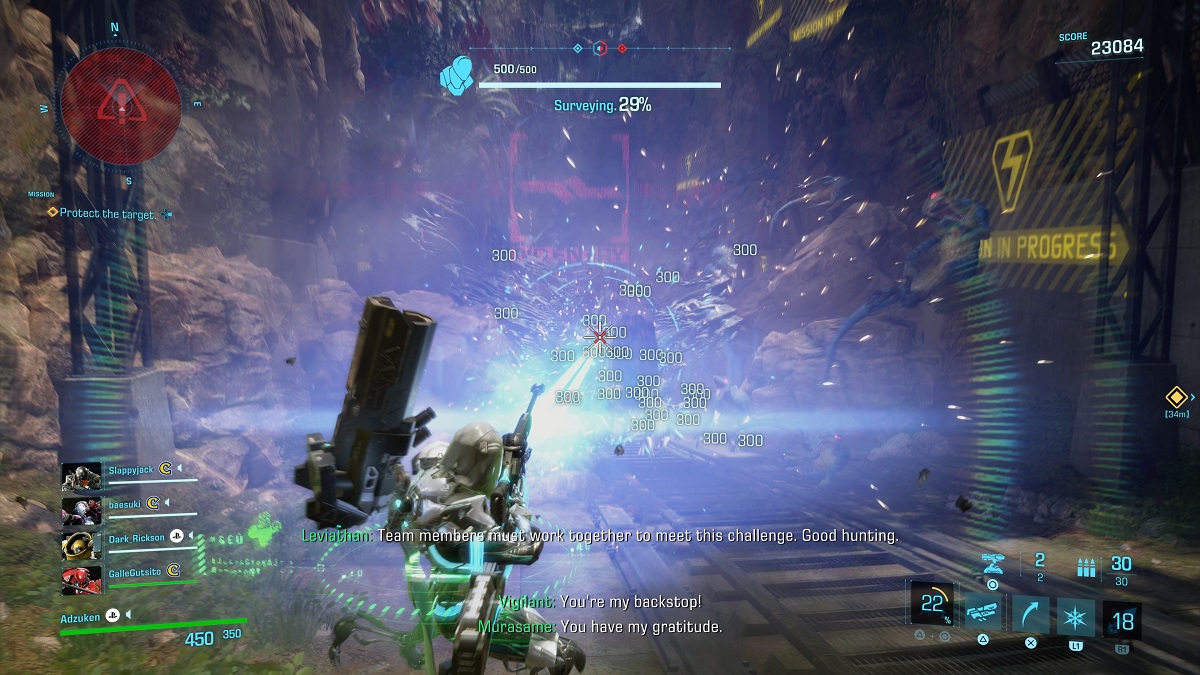Click the overdrive gauge showing 22%
This screenshot has height=675, width=1200.
[933, 605]
